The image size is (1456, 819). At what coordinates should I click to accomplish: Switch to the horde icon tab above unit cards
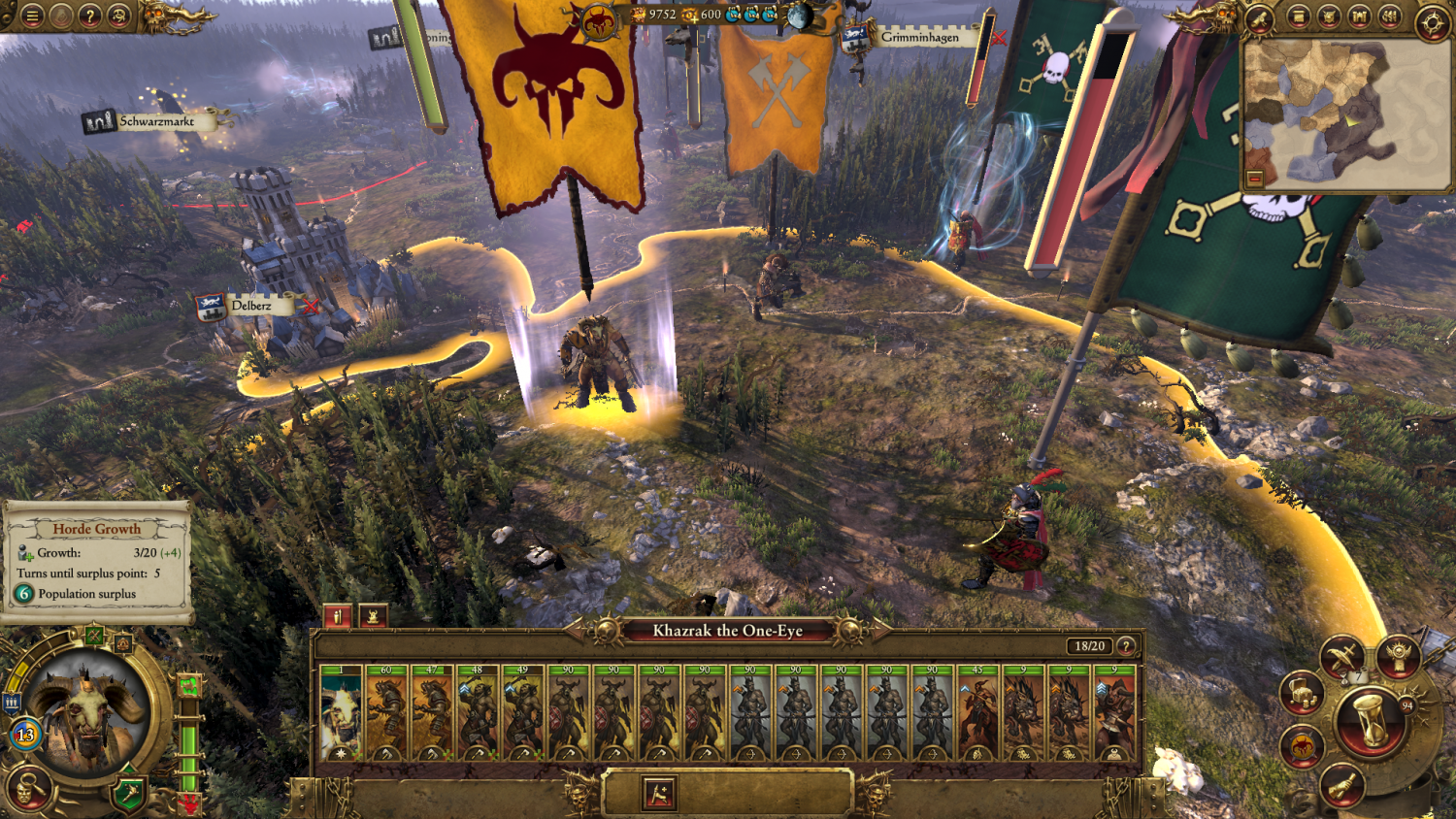374,615
